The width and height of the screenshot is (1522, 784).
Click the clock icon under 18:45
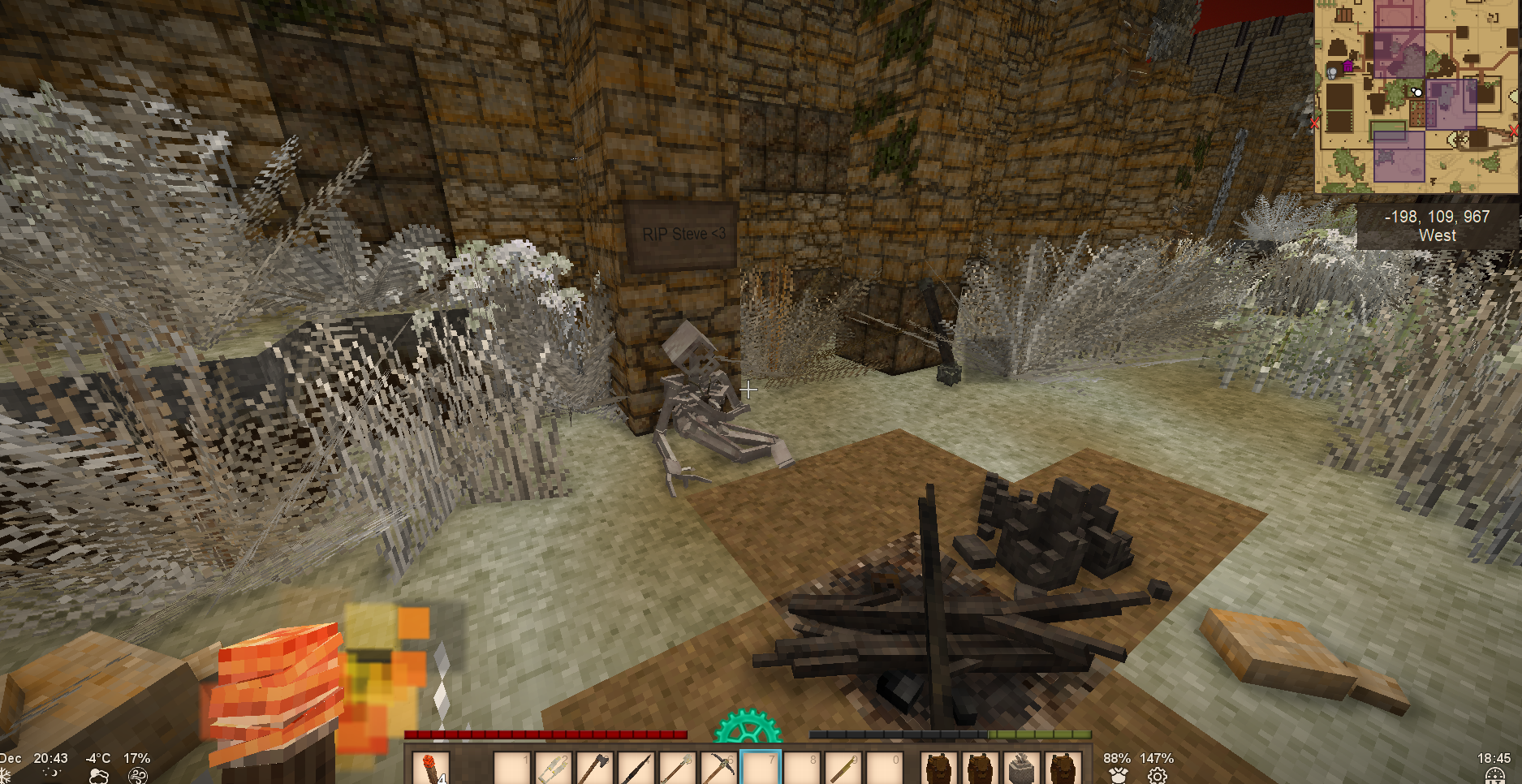1494,777
